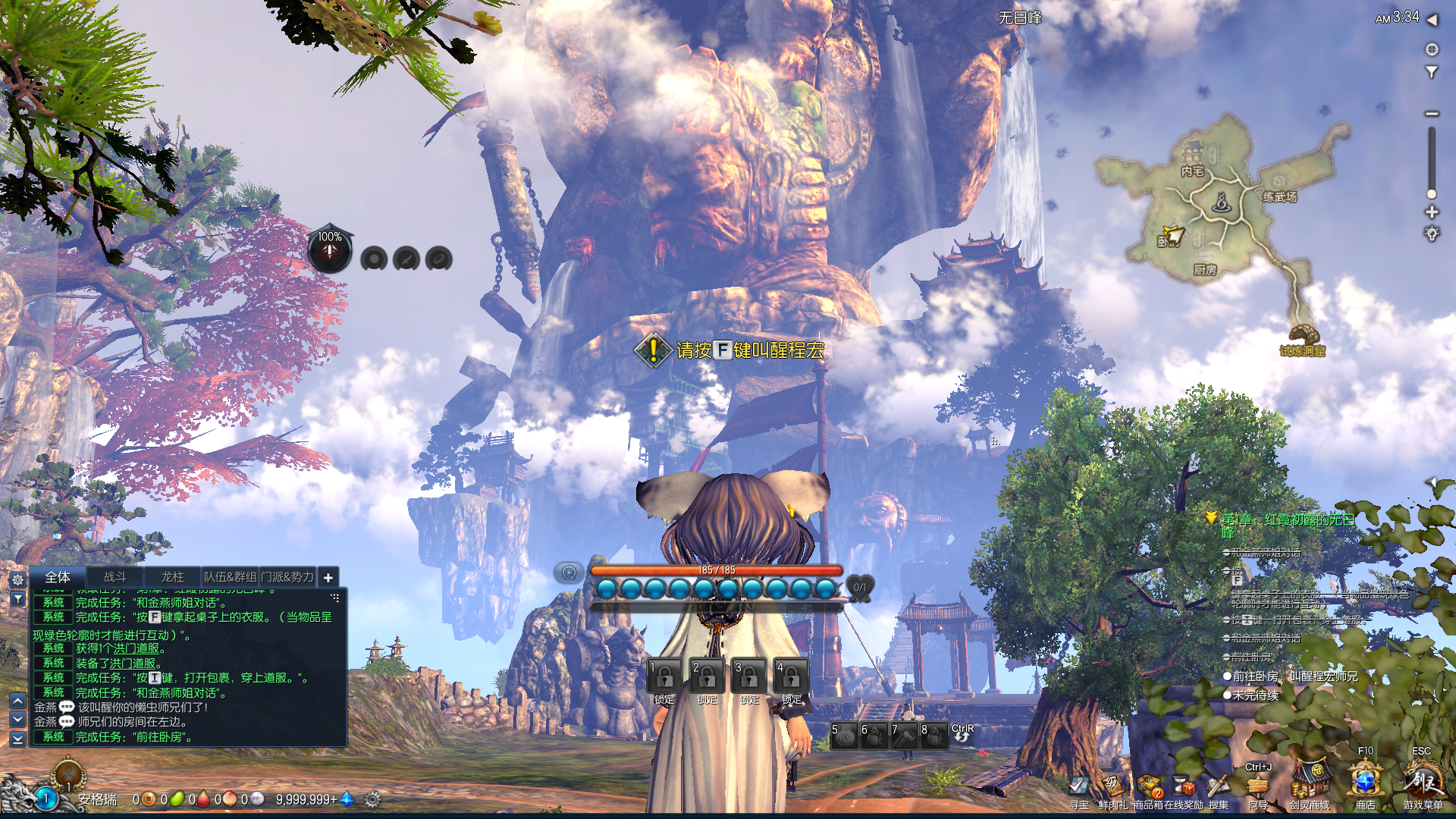Zoom in the minimap with plus button
This screenshot has height=819, width=1456.
coord(1432,212)
